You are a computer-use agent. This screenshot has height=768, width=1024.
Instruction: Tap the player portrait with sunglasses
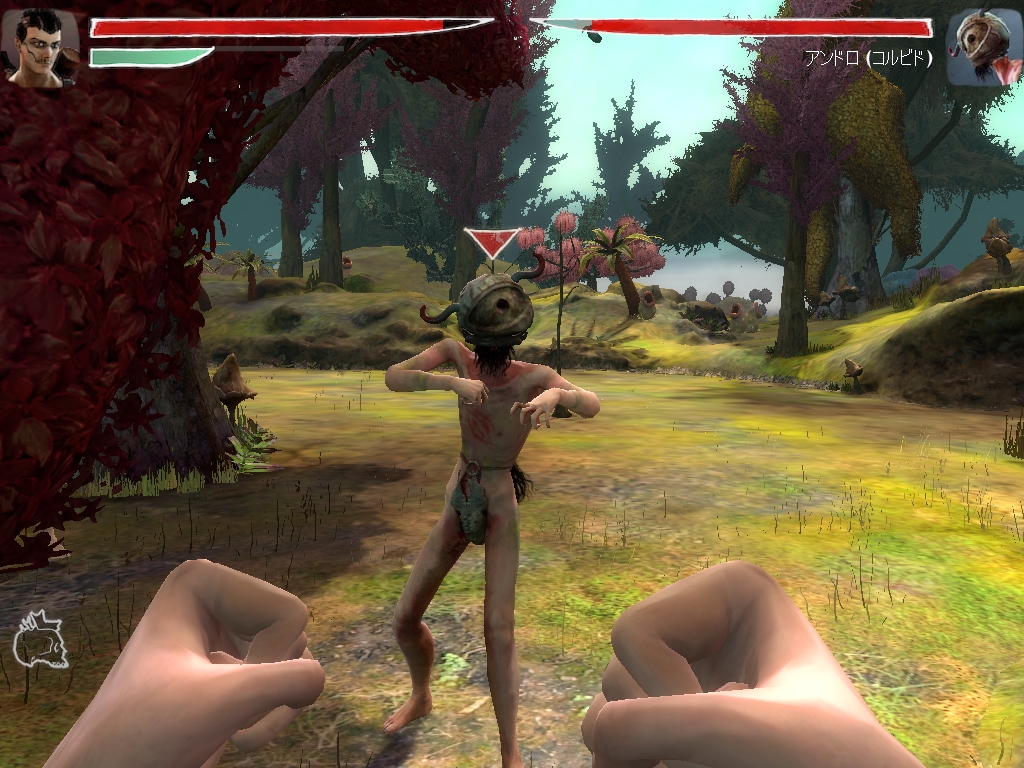point(40,46)
